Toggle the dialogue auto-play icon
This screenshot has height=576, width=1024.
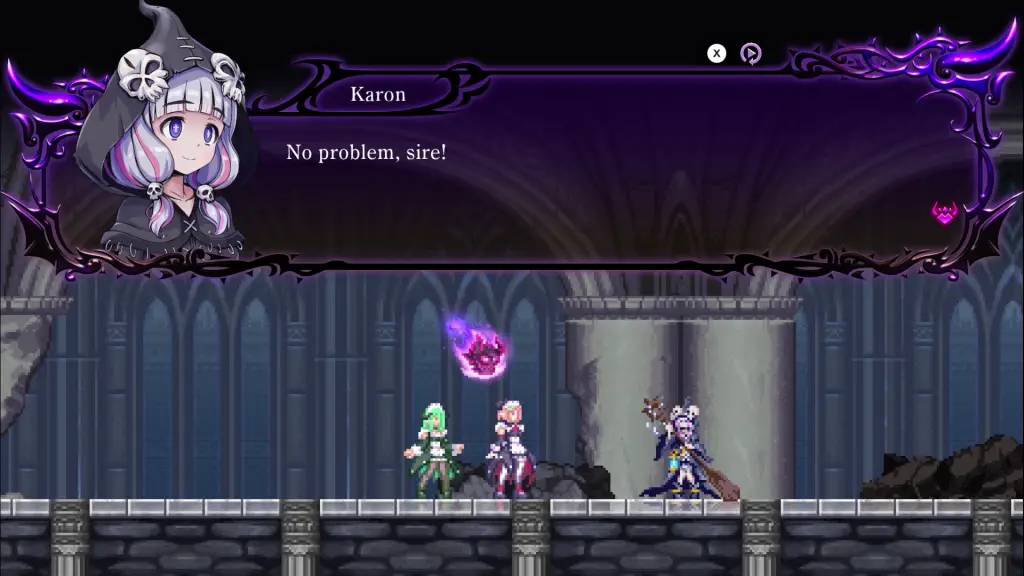[750, 54]
